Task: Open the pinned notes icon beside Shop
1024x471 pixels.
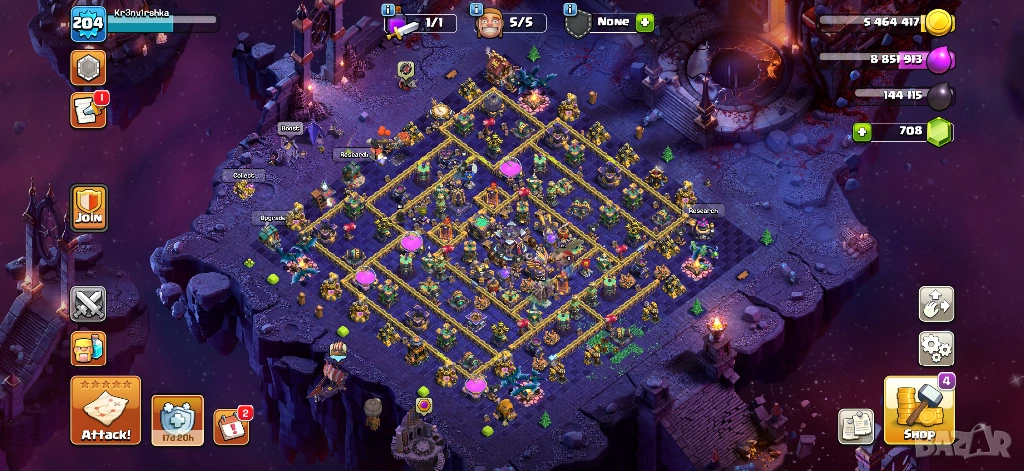Action: coord(856,426)
